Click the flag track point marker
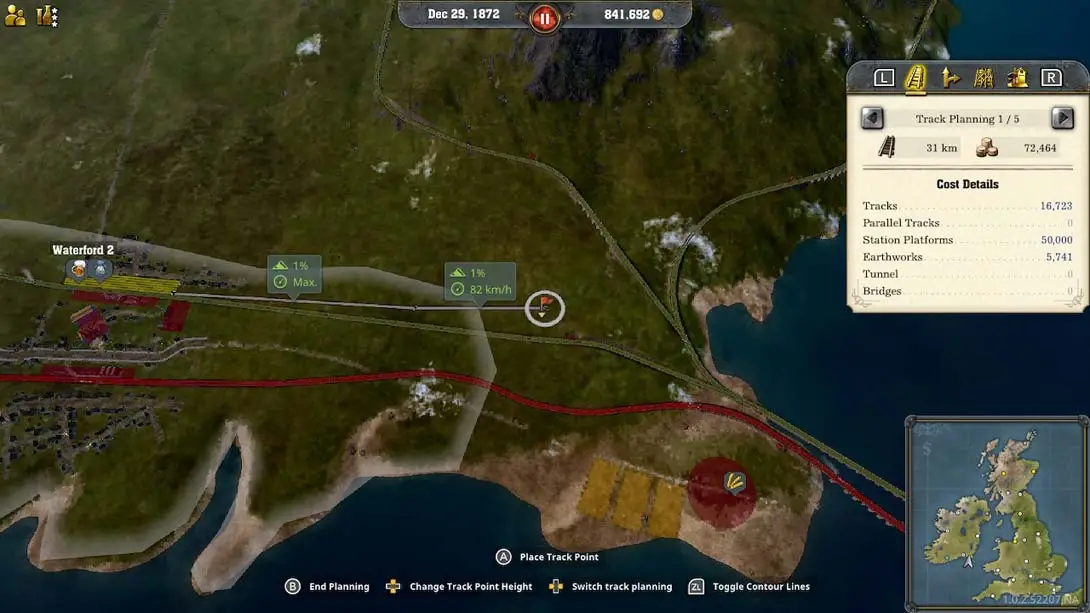The height and width of the screenshot is (613, 1090). pyautogui.click(x=544, y=307)
